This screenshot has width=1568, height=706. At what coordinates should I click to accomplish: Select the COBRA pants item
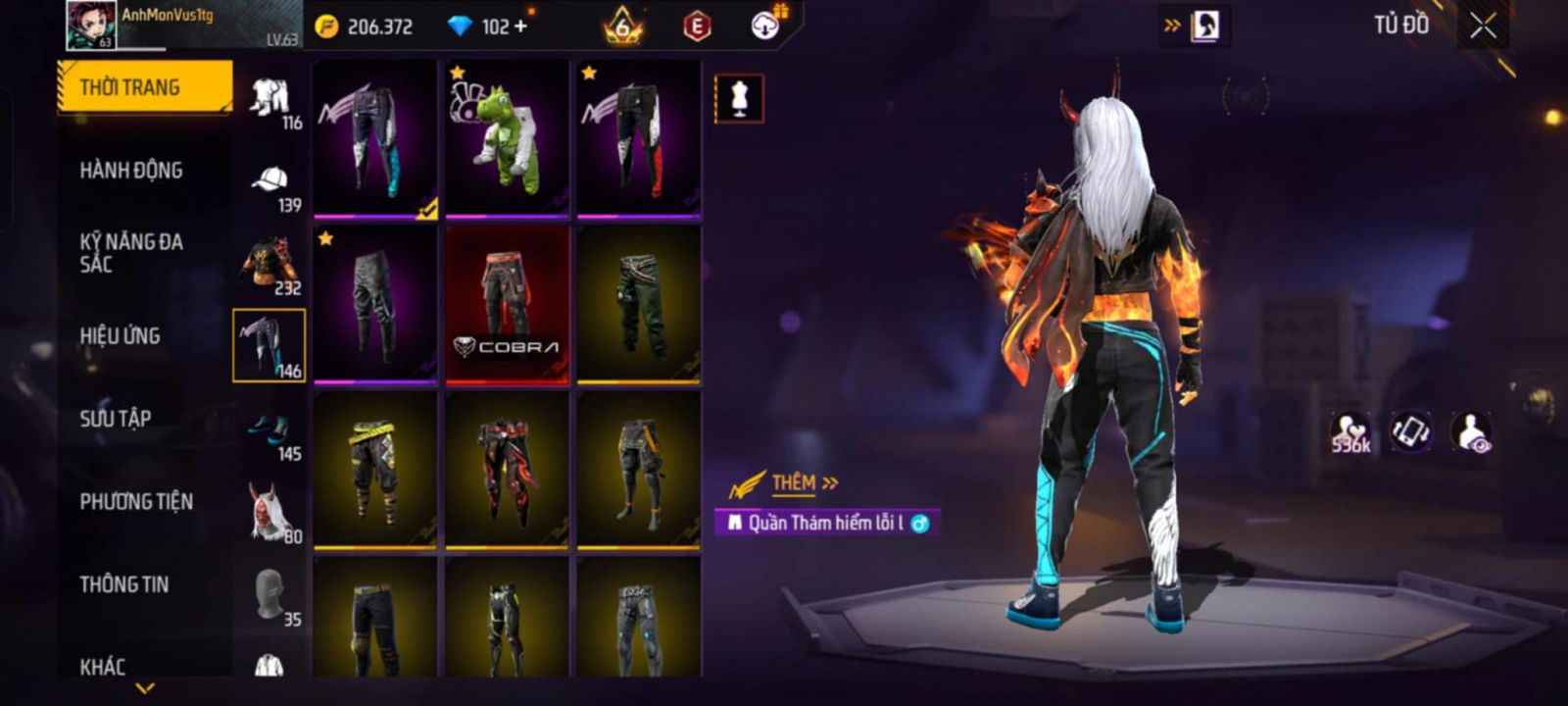click(x=507, y=304)
